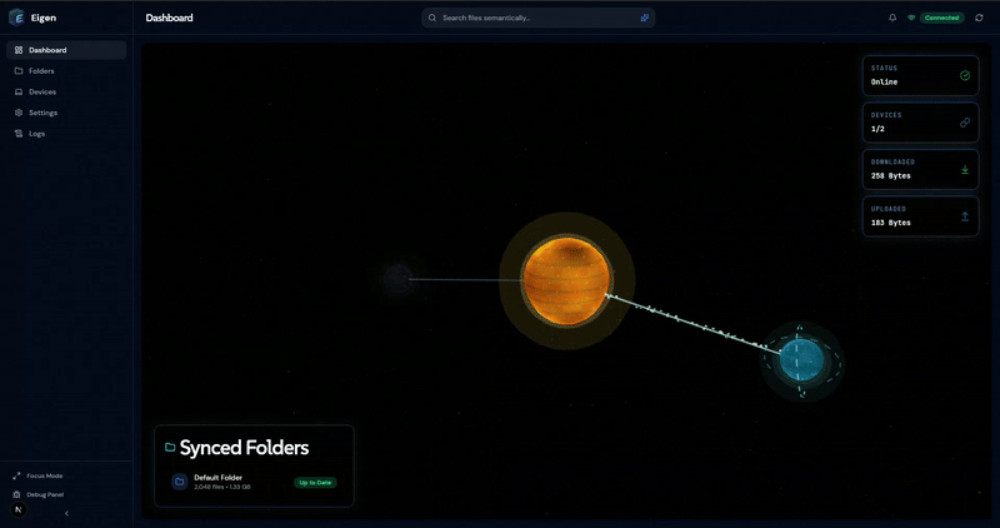Viewport: 1000px width, 528px height.
Task: Enable Focus Mode
Action: pyautogui.click(x=44, y=476)
